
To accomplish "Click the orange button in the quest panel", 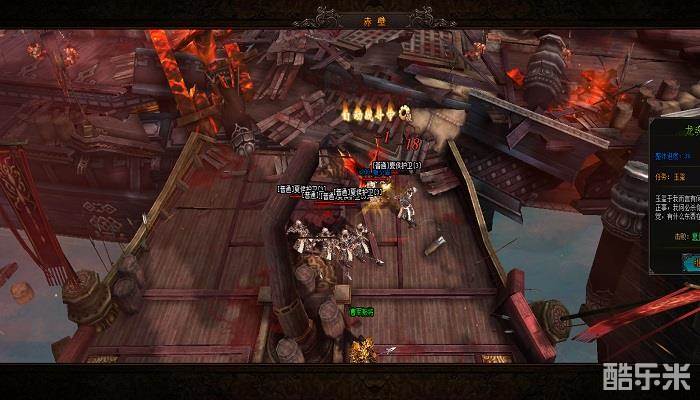I will point(692,262).
